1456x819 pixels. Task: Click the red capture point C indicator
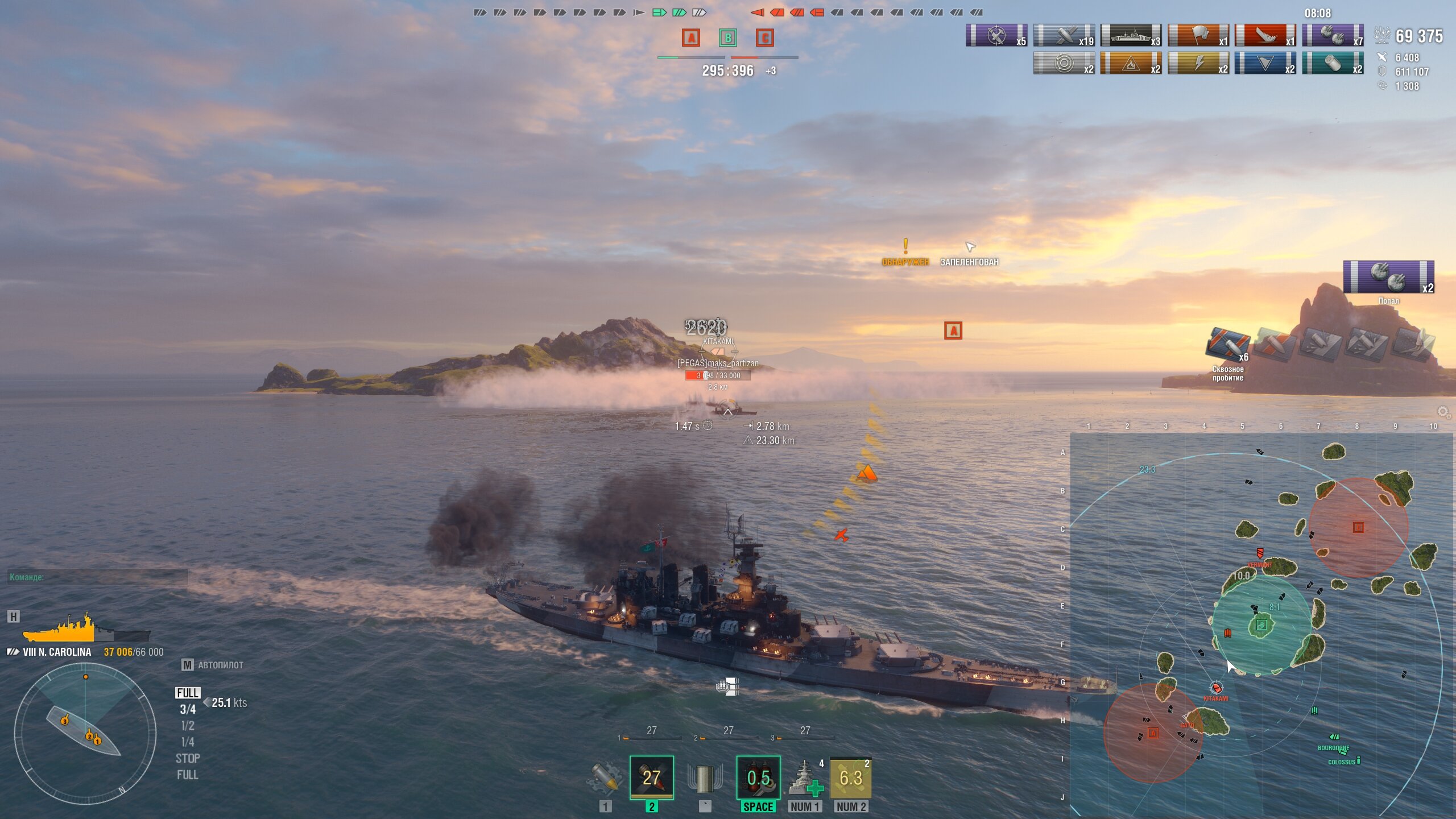(x=764, y=38)
